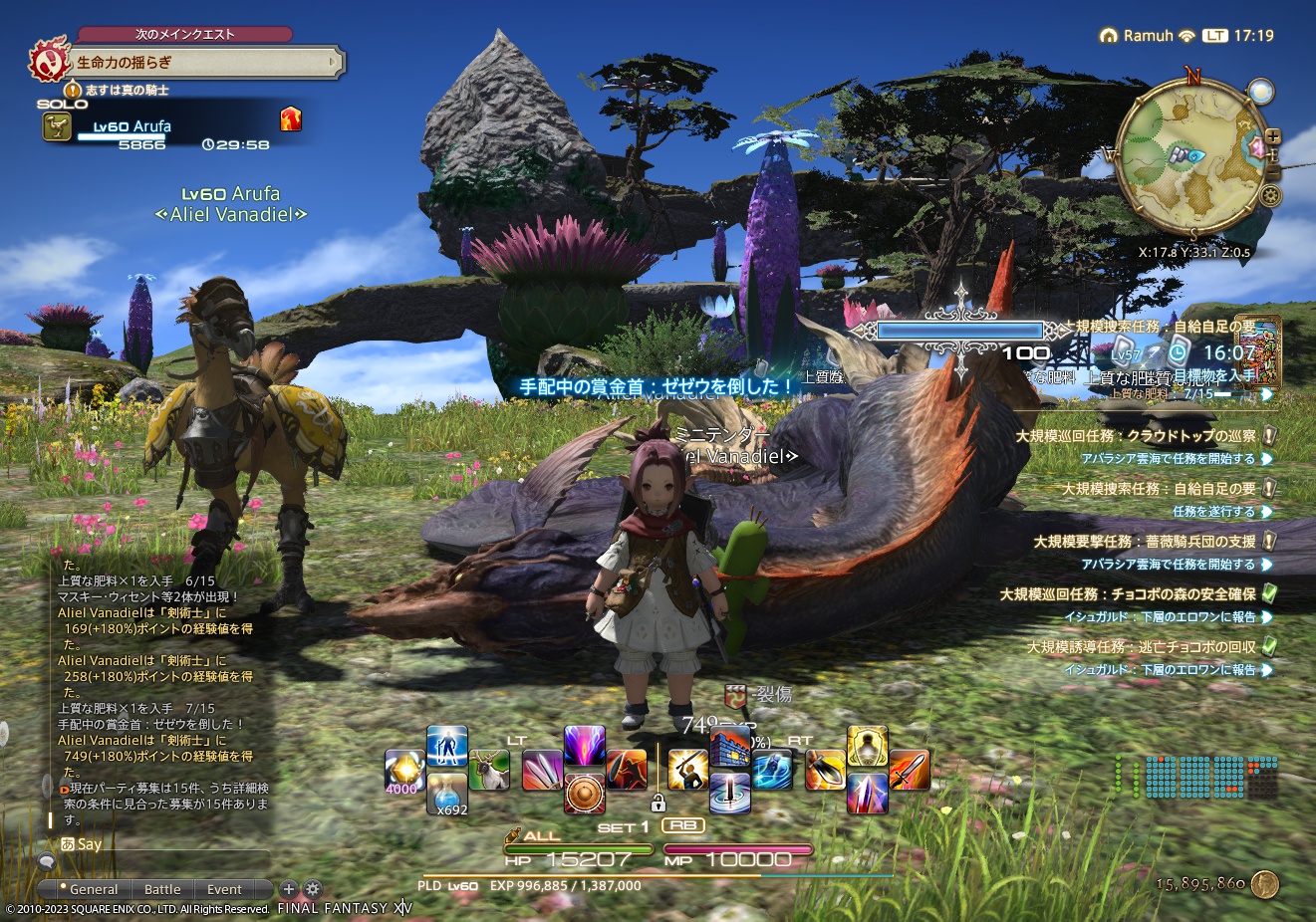The image size is (1316, 922).
Task: Enable the sword-in-ground tank stance icon
Action: click(x=731, y=793)
